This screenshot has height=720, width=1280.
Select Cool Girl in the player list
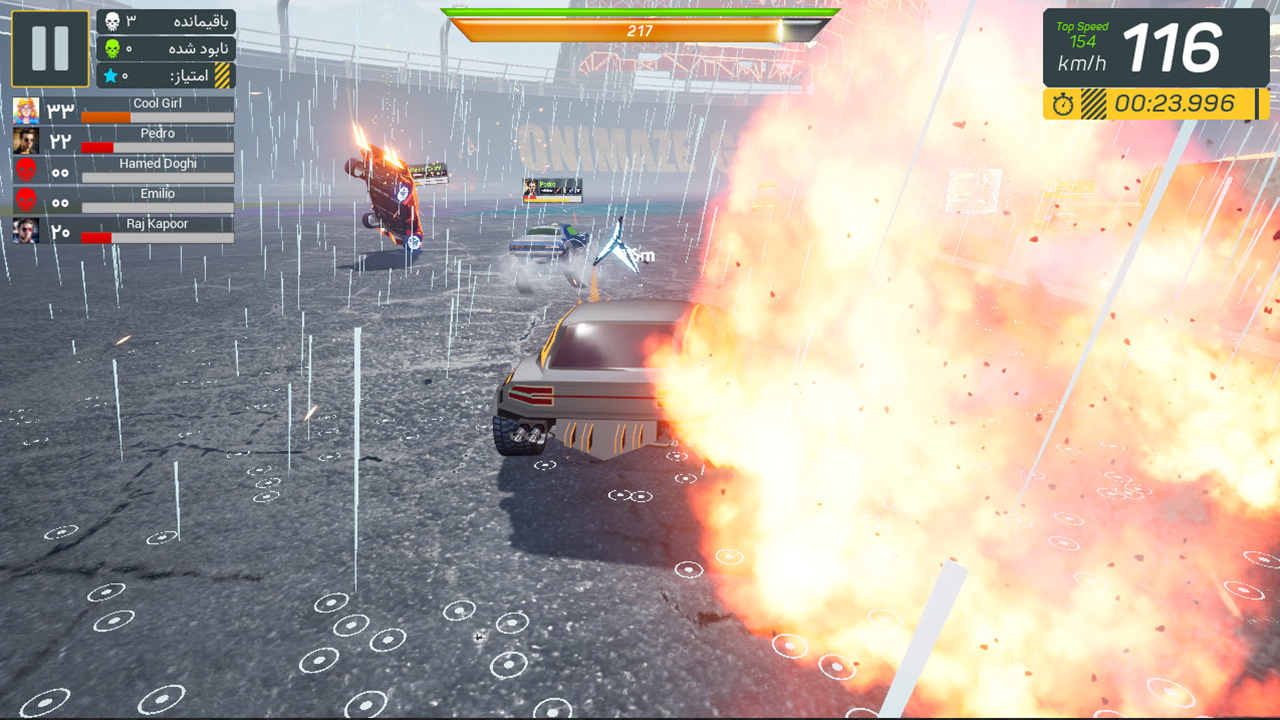(124, 110)
